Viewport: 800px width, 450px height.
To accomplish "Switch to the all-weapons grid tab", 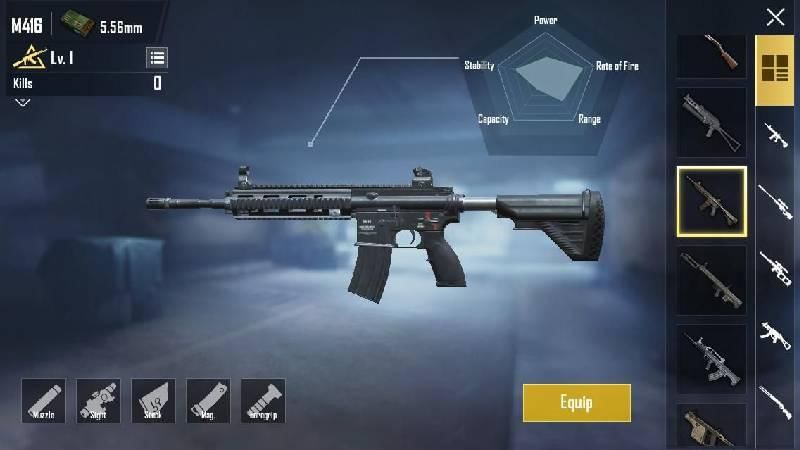I will click(774, 68).
